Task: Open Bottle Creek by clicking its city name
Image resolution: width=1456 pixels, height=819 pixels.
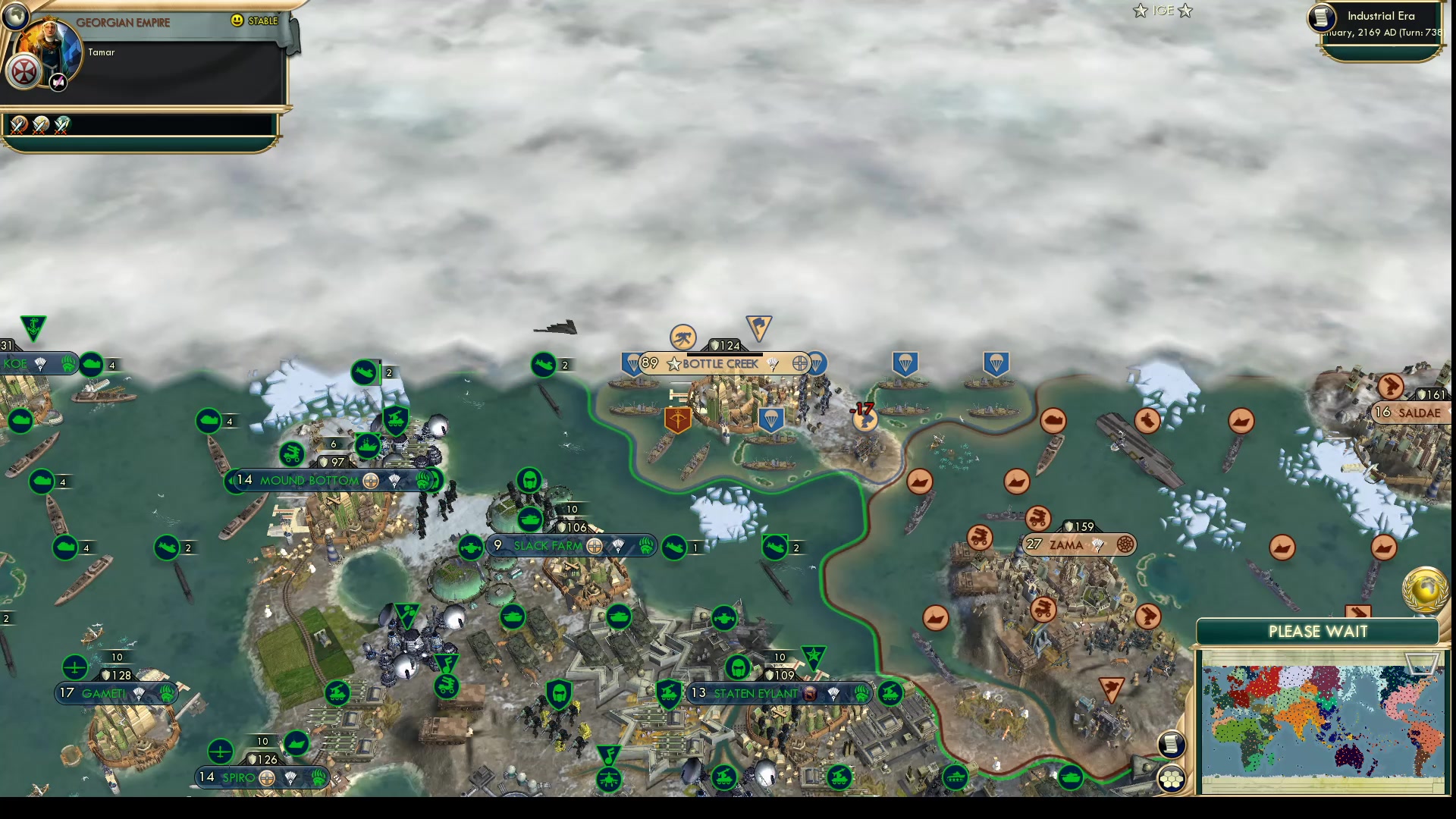Action: [x=720, y=363]
